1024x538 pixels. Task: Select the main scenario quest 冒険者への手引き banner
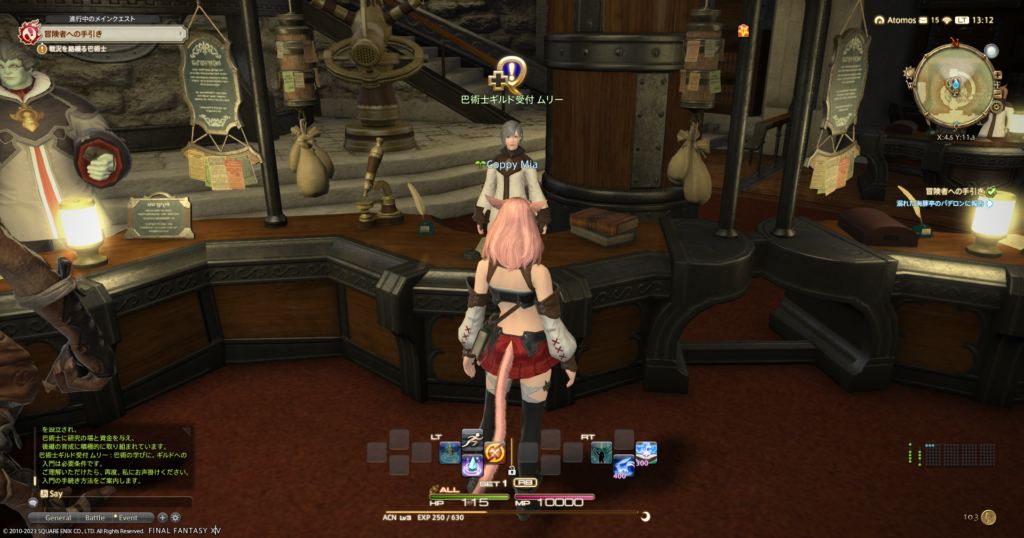click(x=100, y=32)
